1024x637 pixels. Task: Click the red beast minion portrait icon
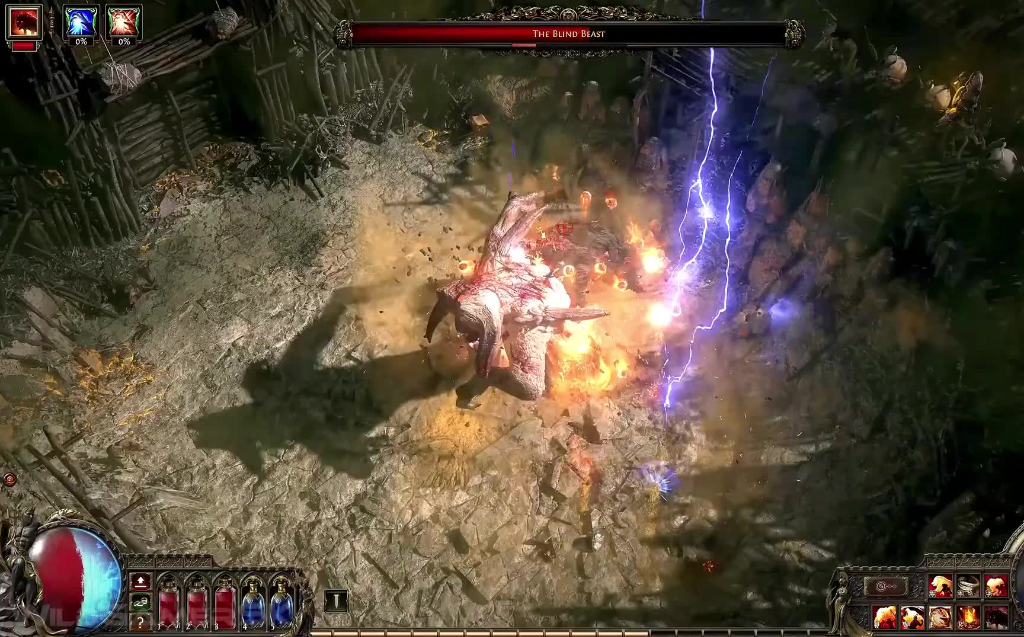[23, 22]
